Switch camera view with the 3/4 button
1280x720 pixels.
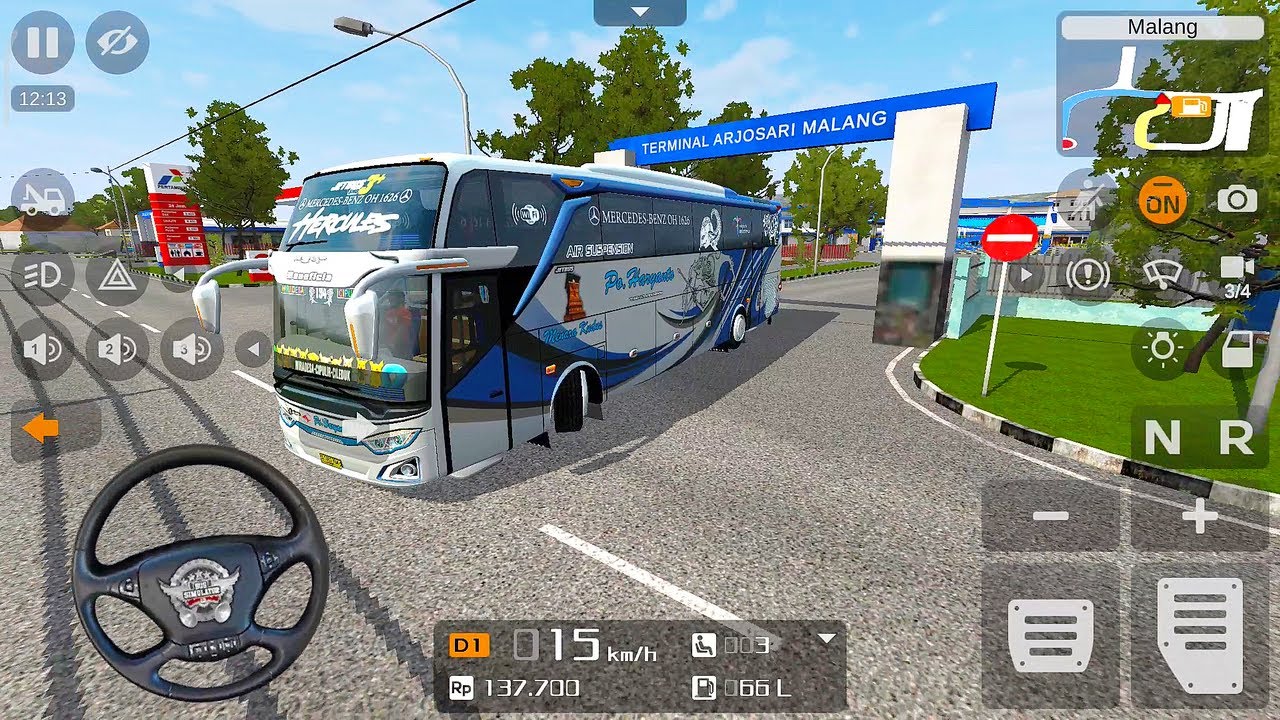click(1237, 275)
